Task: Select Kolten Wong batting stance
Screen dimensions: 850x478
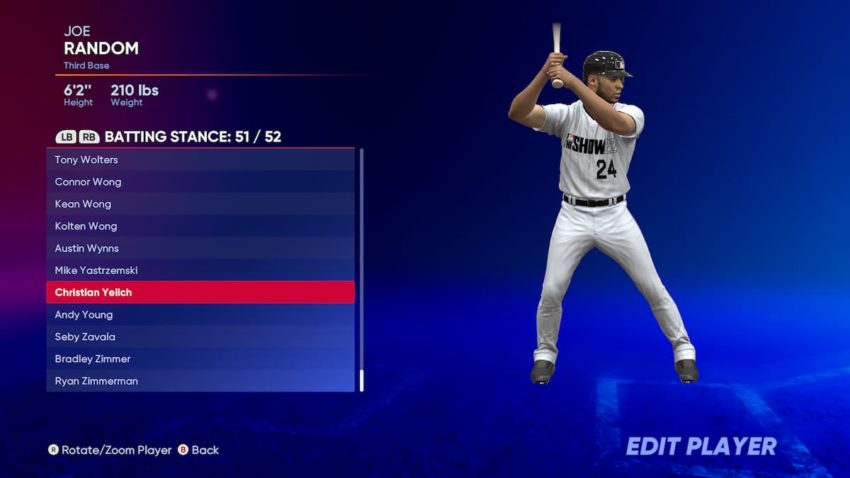Action: [x=200, y=226]
